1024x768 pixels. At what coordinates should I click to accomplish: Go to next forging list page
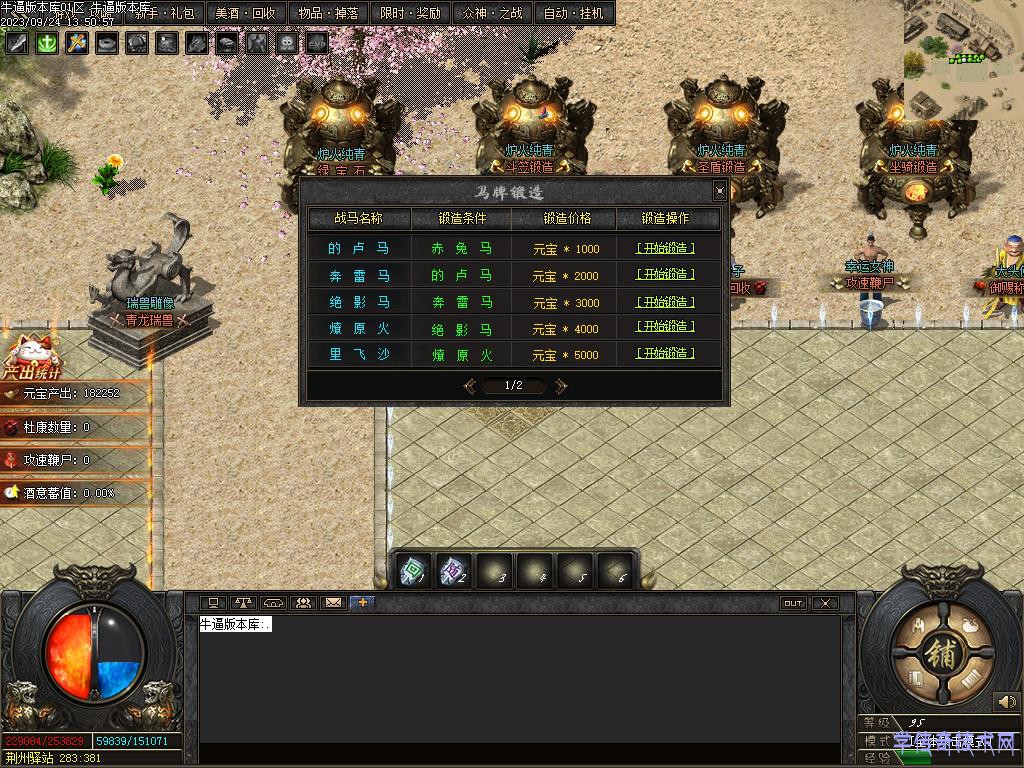[561, 385]
